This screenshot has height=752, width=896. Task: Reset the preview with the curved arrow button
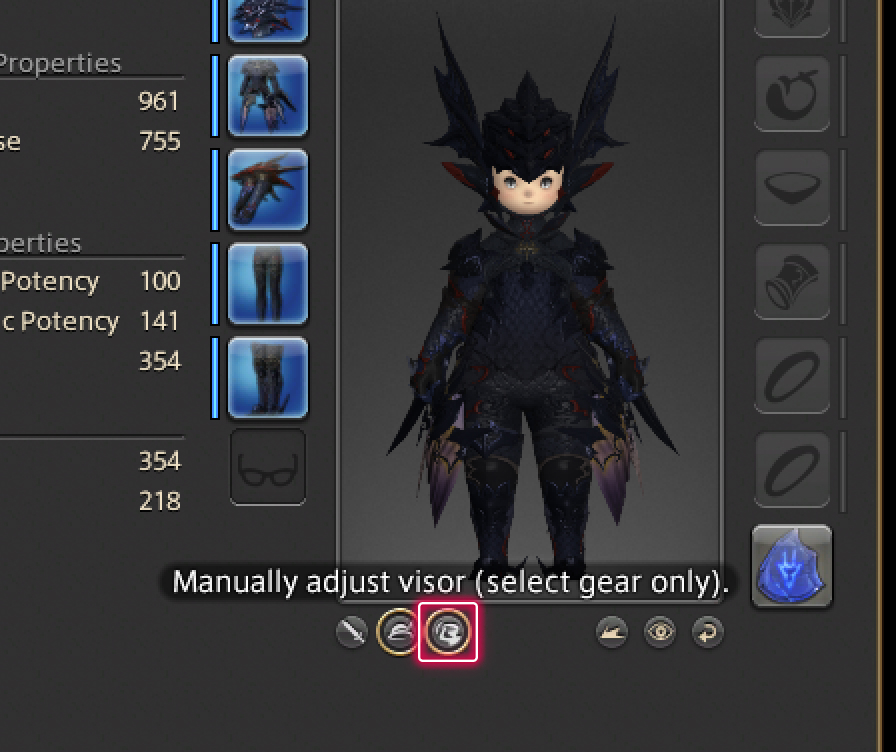(x=707, y=632)
